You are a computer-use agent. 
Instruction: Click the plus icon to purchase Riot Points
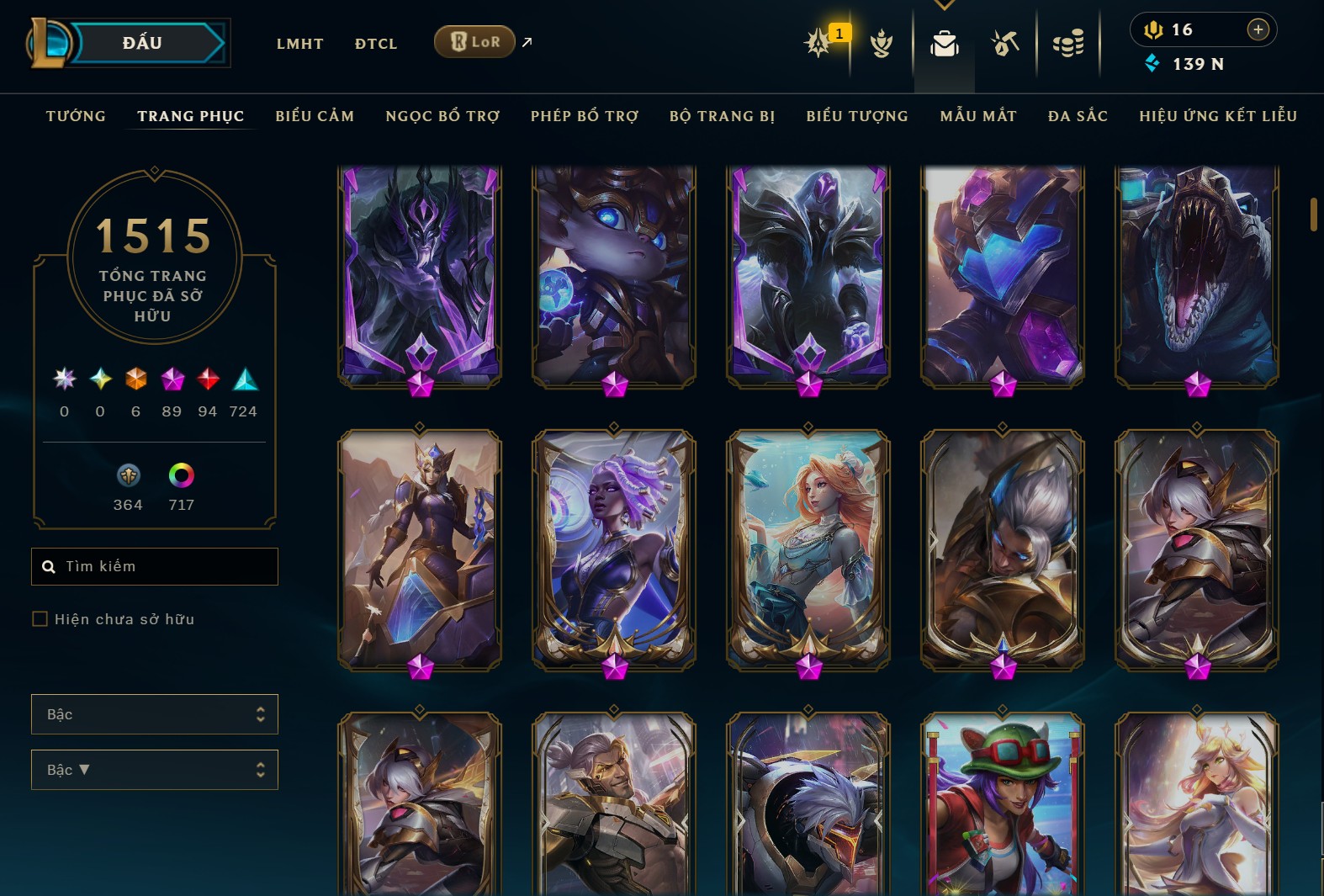[1258, 29]
